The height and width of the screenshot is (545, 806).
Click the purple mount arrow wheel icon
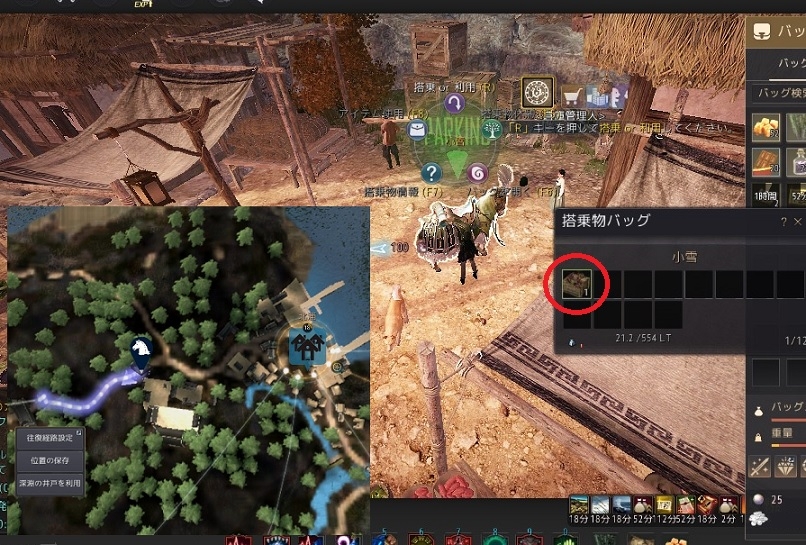point(455,103)
